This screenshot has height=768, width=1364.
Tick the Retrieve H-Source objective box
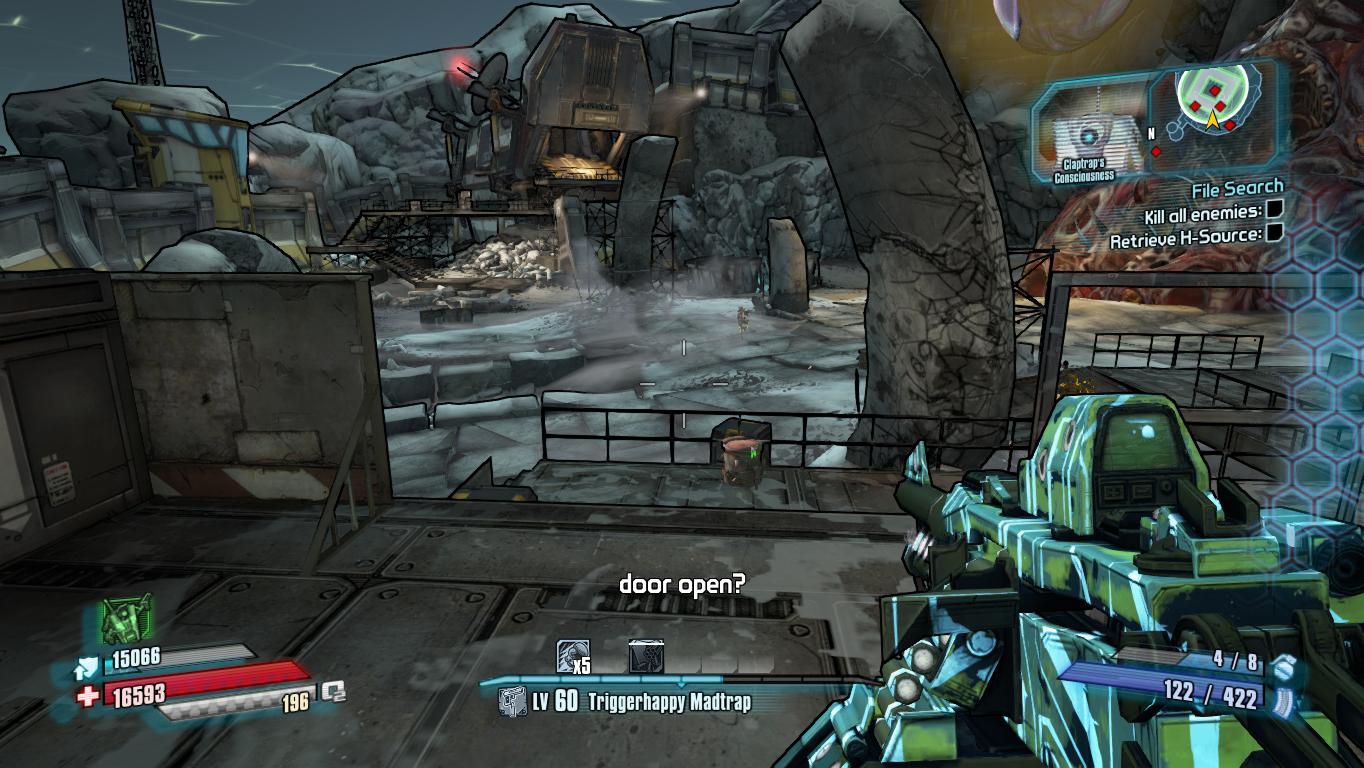[1275, 235]
